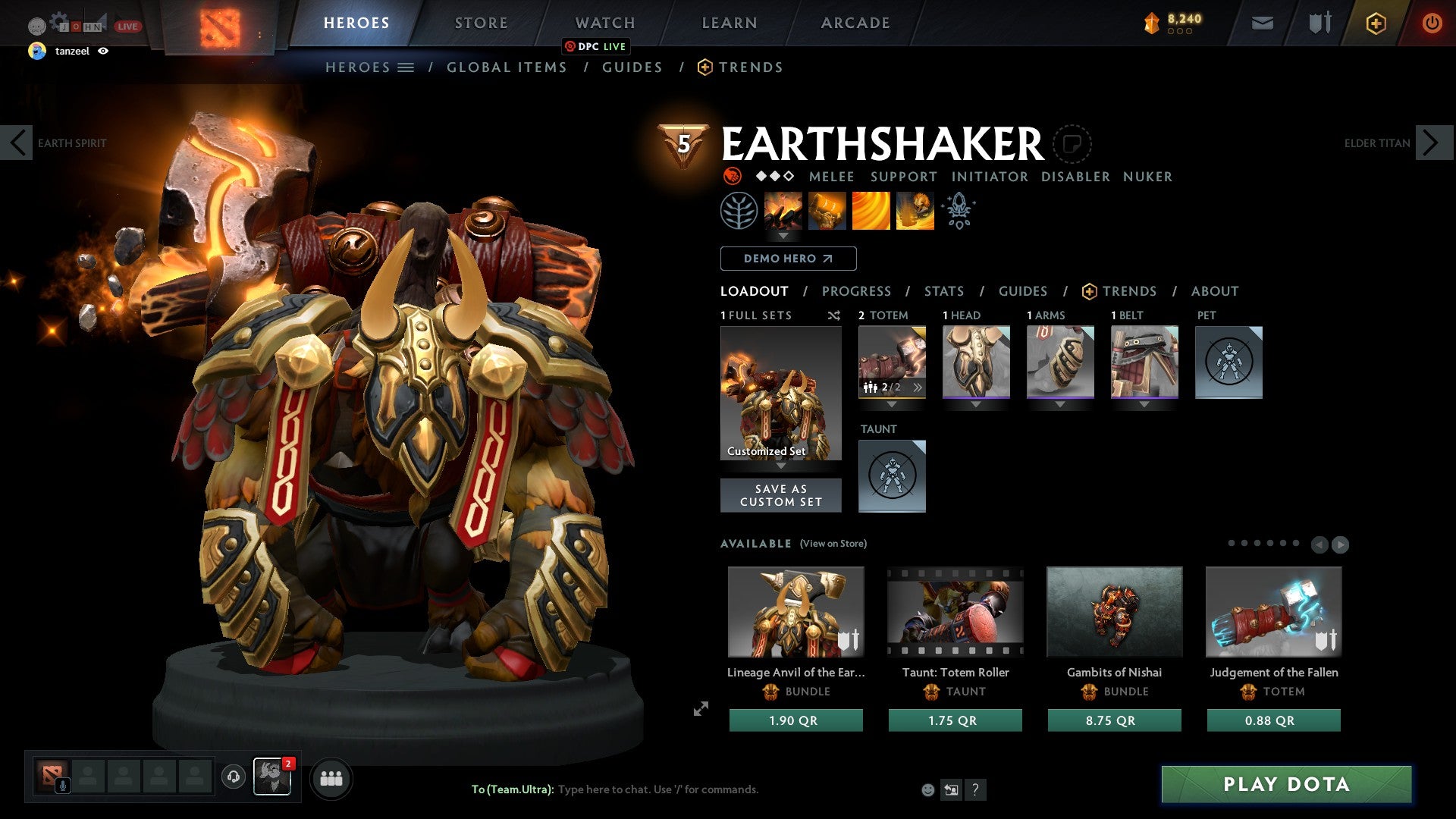Click the Dota Plus hexagon icon

[1375, 23]
